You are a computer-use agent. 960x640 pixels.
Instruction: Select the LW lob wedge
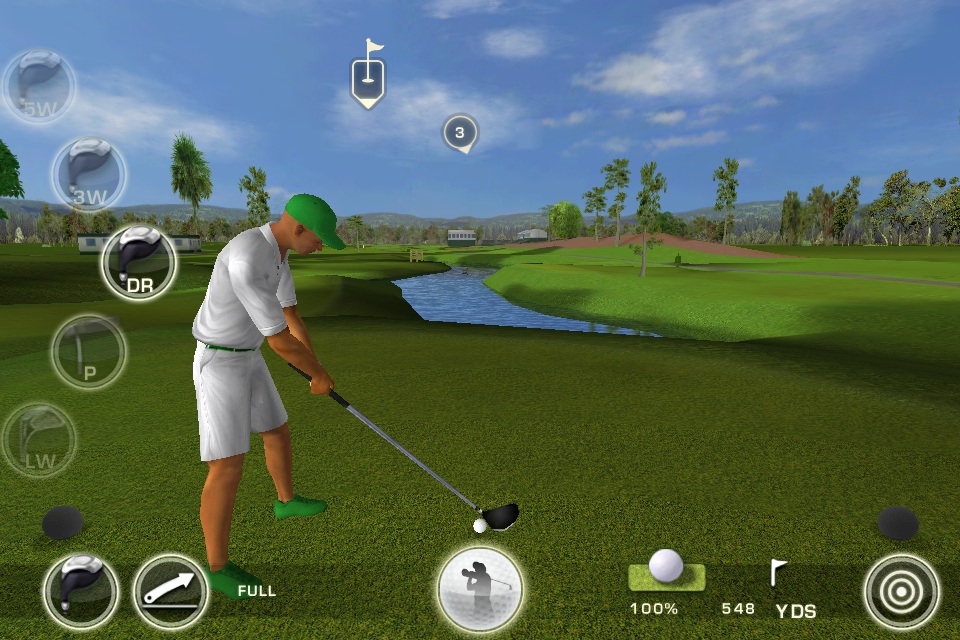tap(38, 439)
